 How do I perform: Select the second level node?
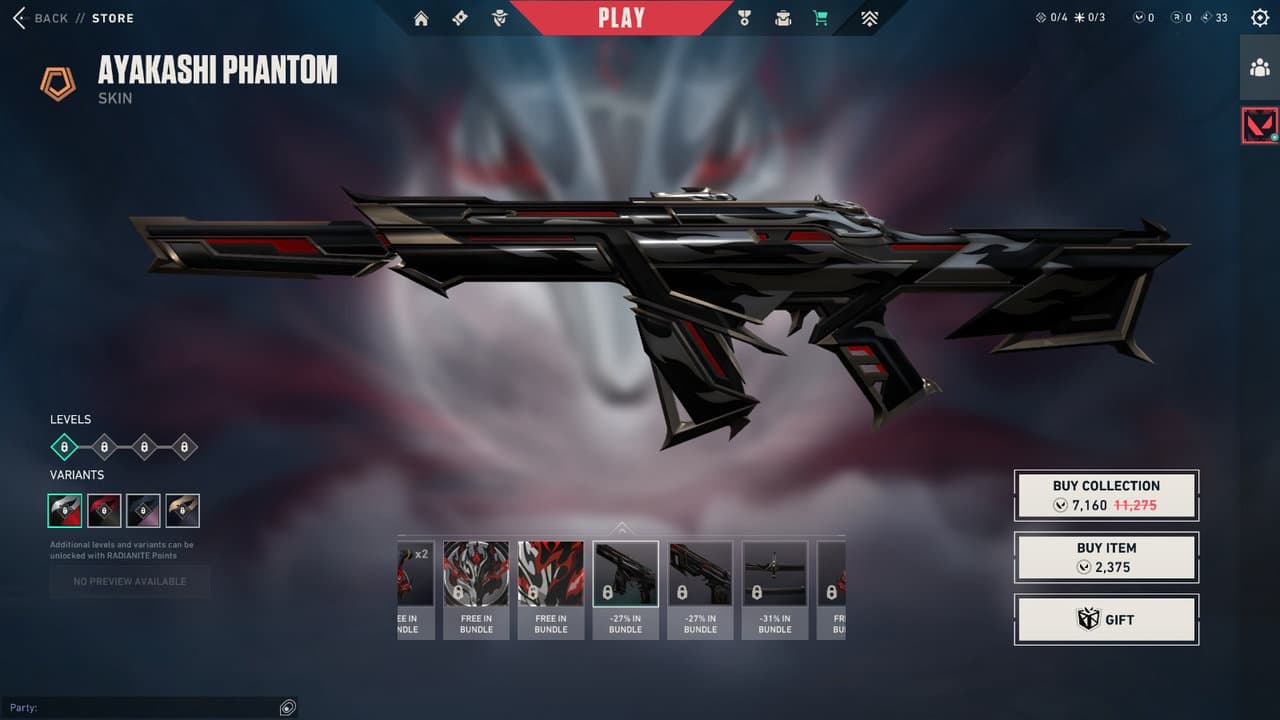point(103,447)
